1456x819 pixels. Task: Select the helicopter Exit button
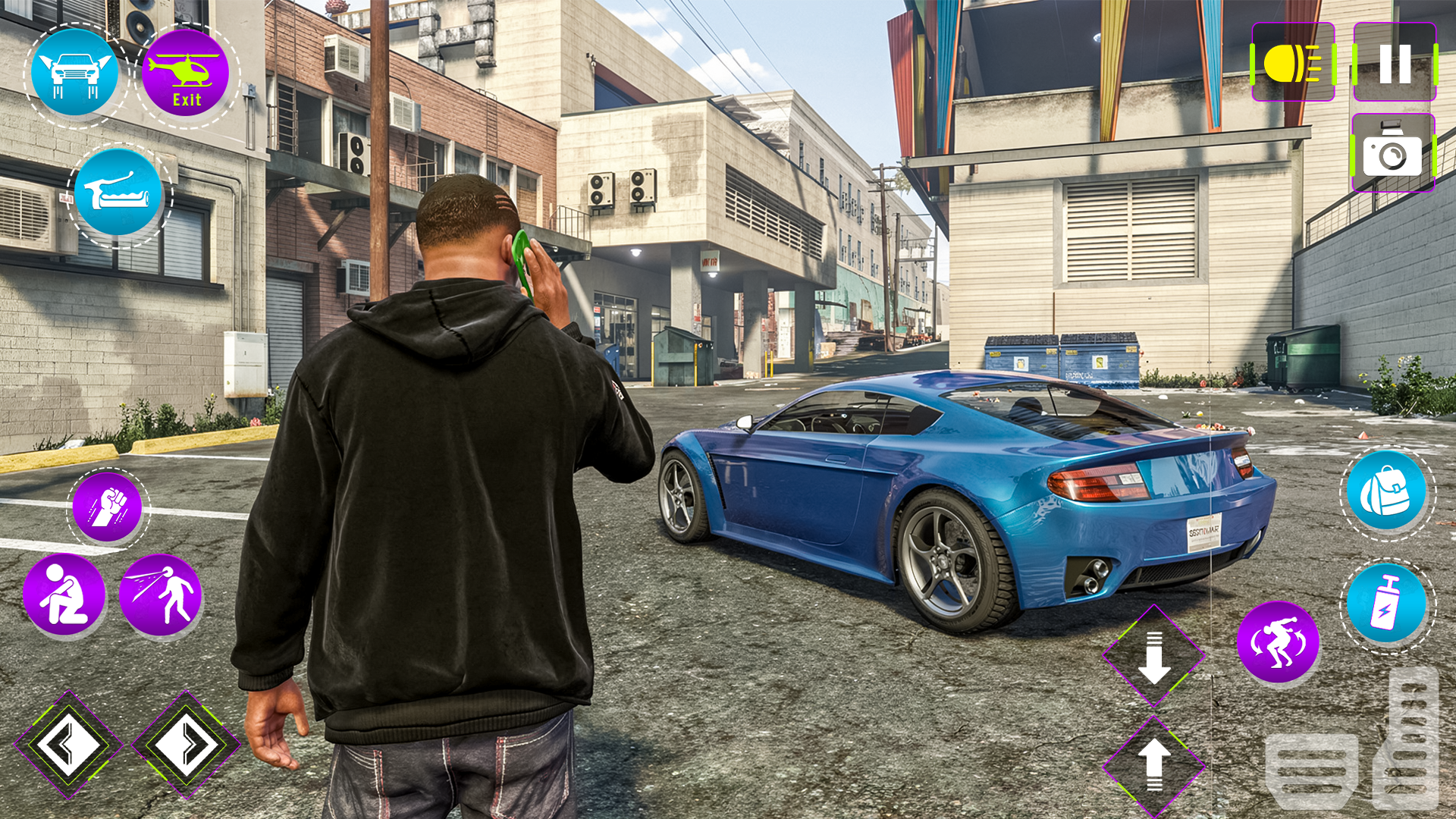coord(186,74)
